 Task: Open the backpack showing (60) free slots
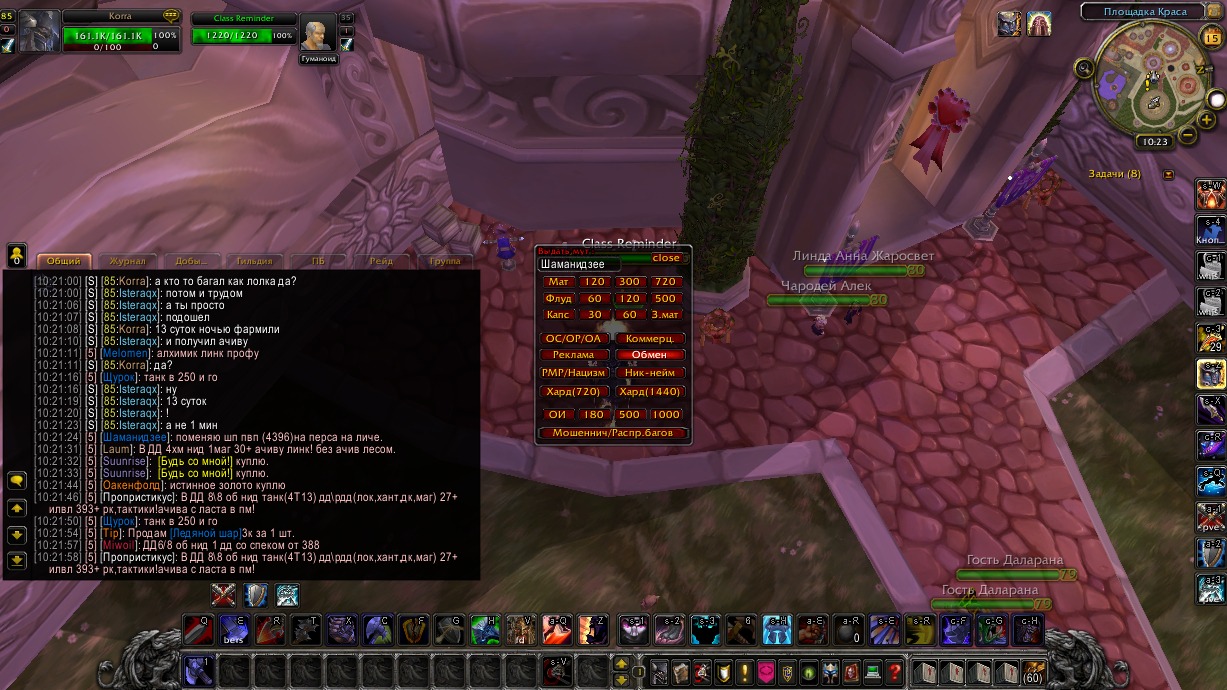[1032, 672]
